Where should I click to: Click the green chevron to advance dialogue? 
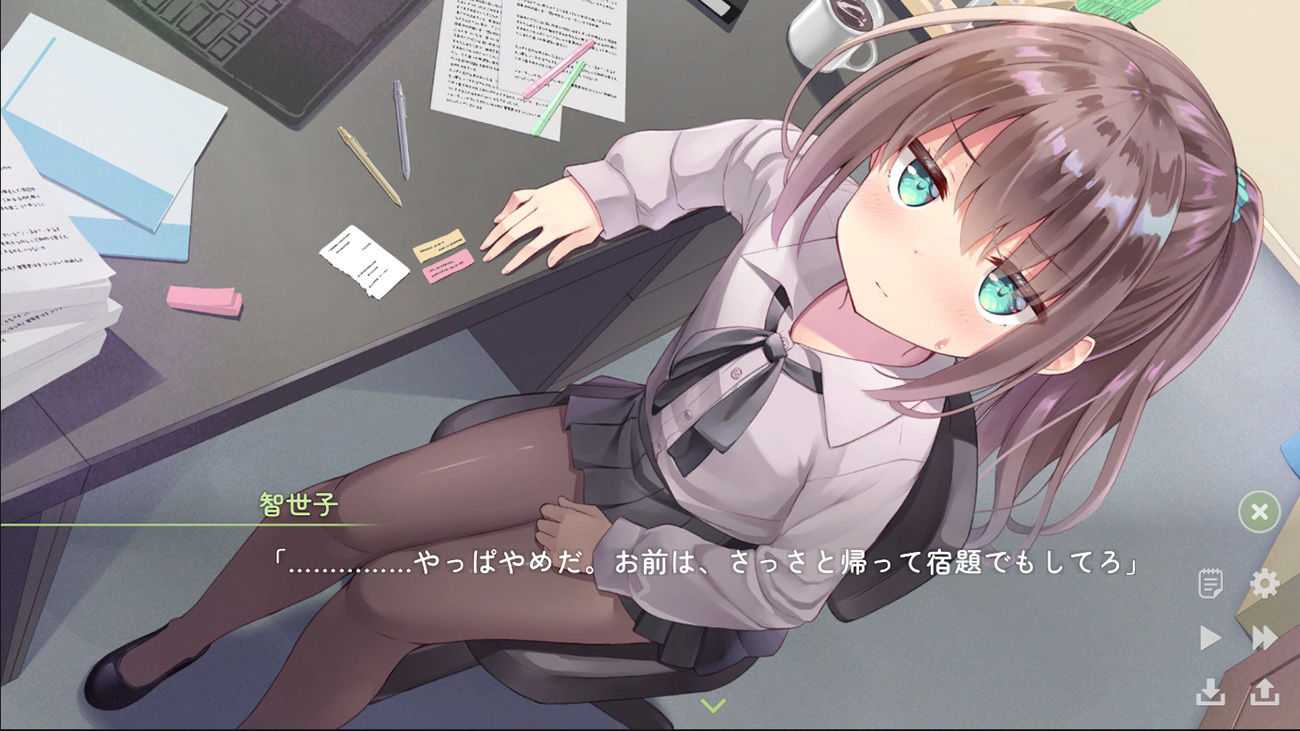[x=713, y=703]
